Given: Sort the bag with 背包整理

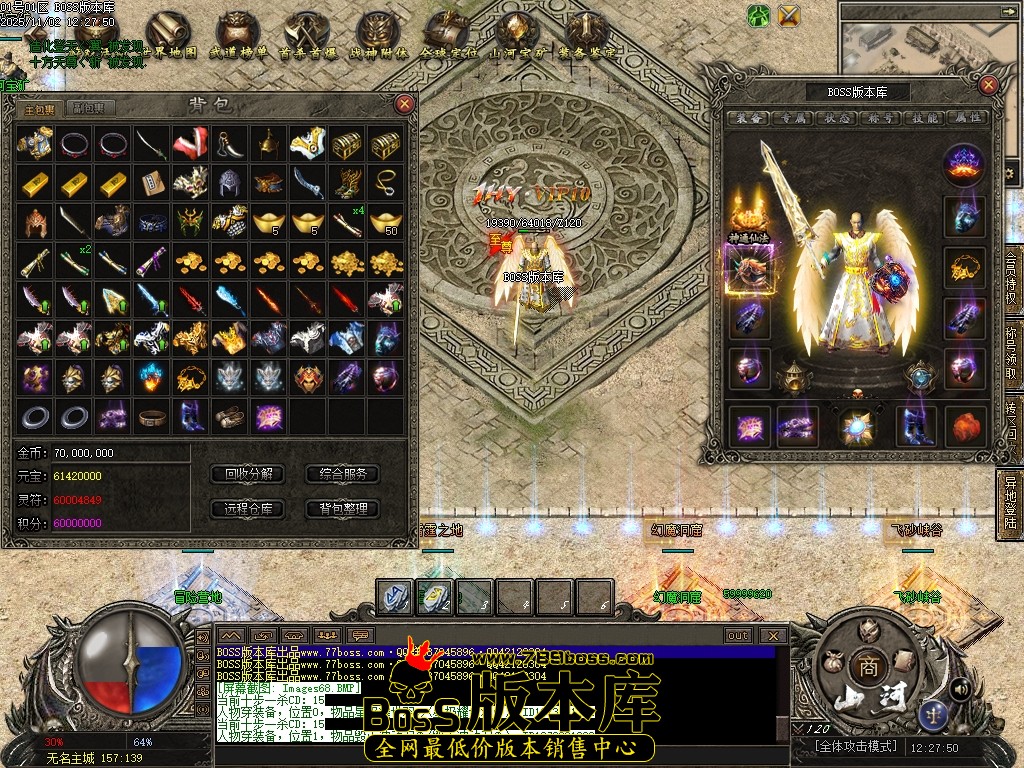Looking at the screenshot, I should pyautogui.click(x=342, y=508).
